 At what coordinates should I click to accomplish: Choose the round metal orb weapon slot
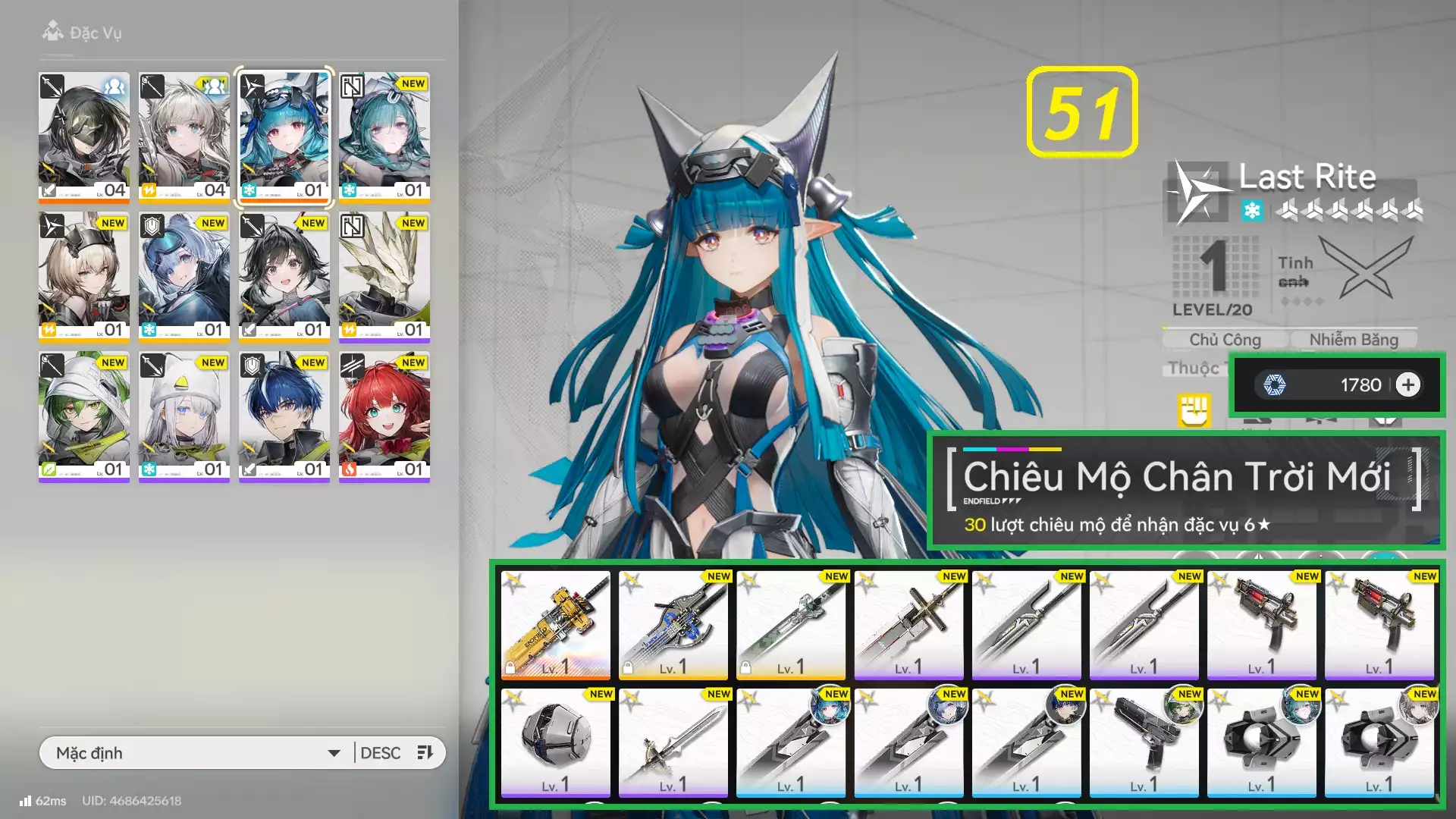pos(556,742)
